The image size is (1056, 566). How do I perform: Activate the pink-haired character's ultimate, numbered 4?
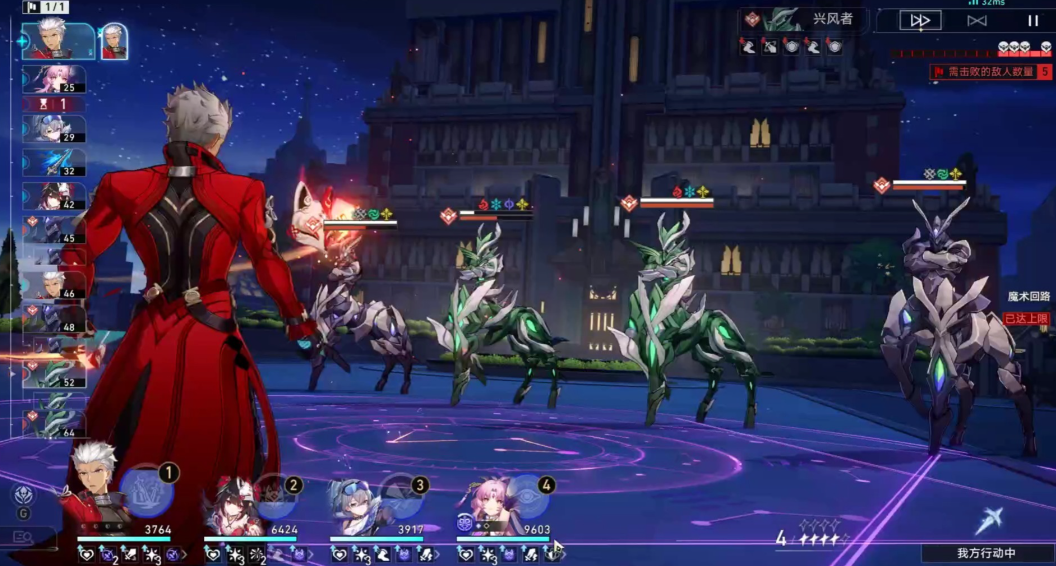(526, 493)
